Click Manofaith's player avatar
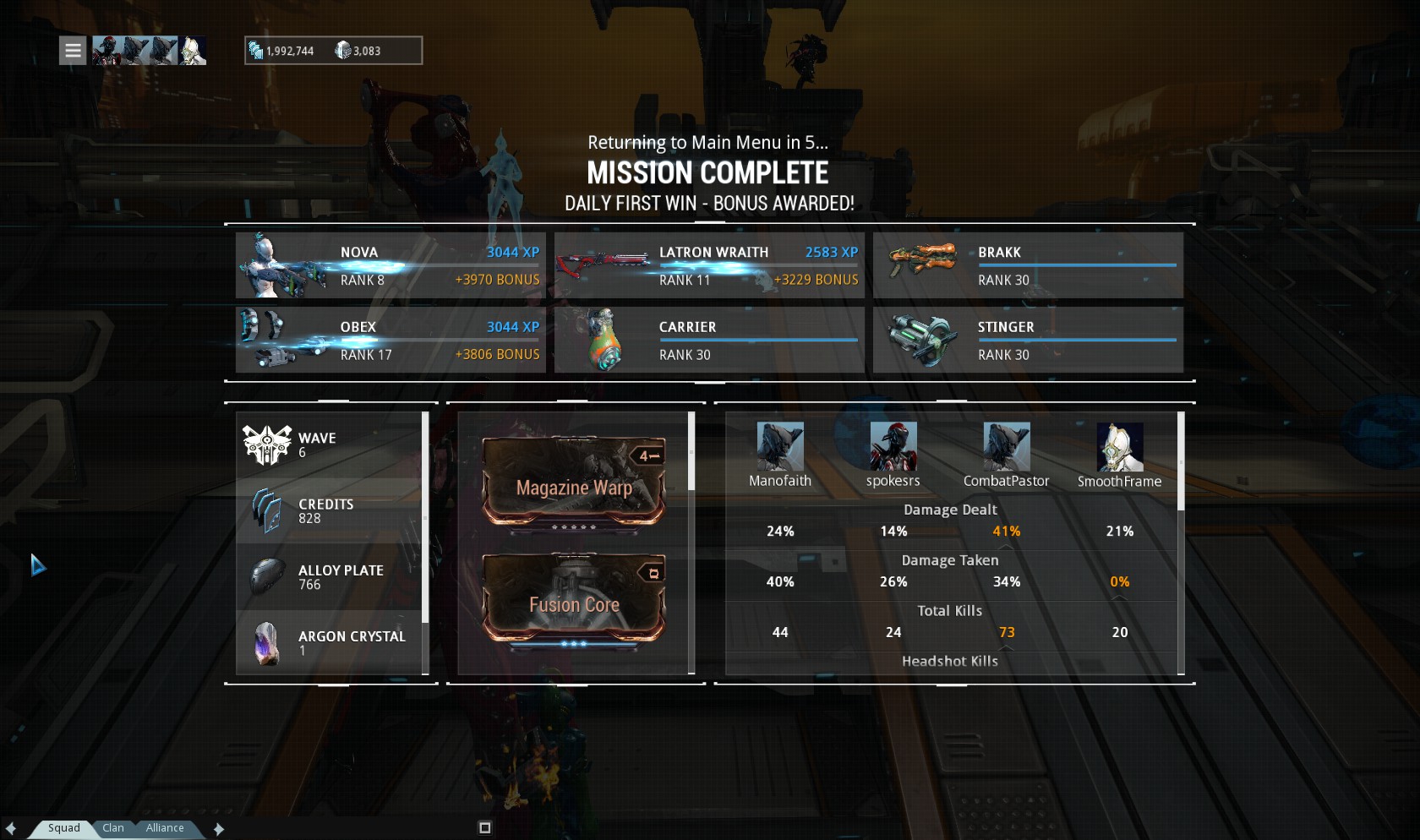Viewport: 1420px width, 840px height. (x=779, y=447)
